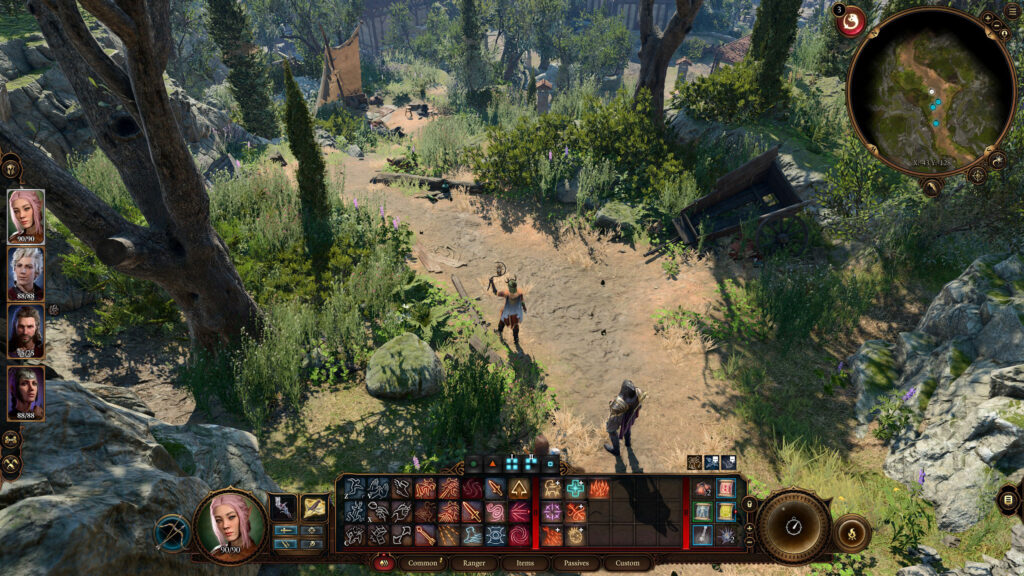
Task: Choose the bearded companion portrait
Action: 26,330
